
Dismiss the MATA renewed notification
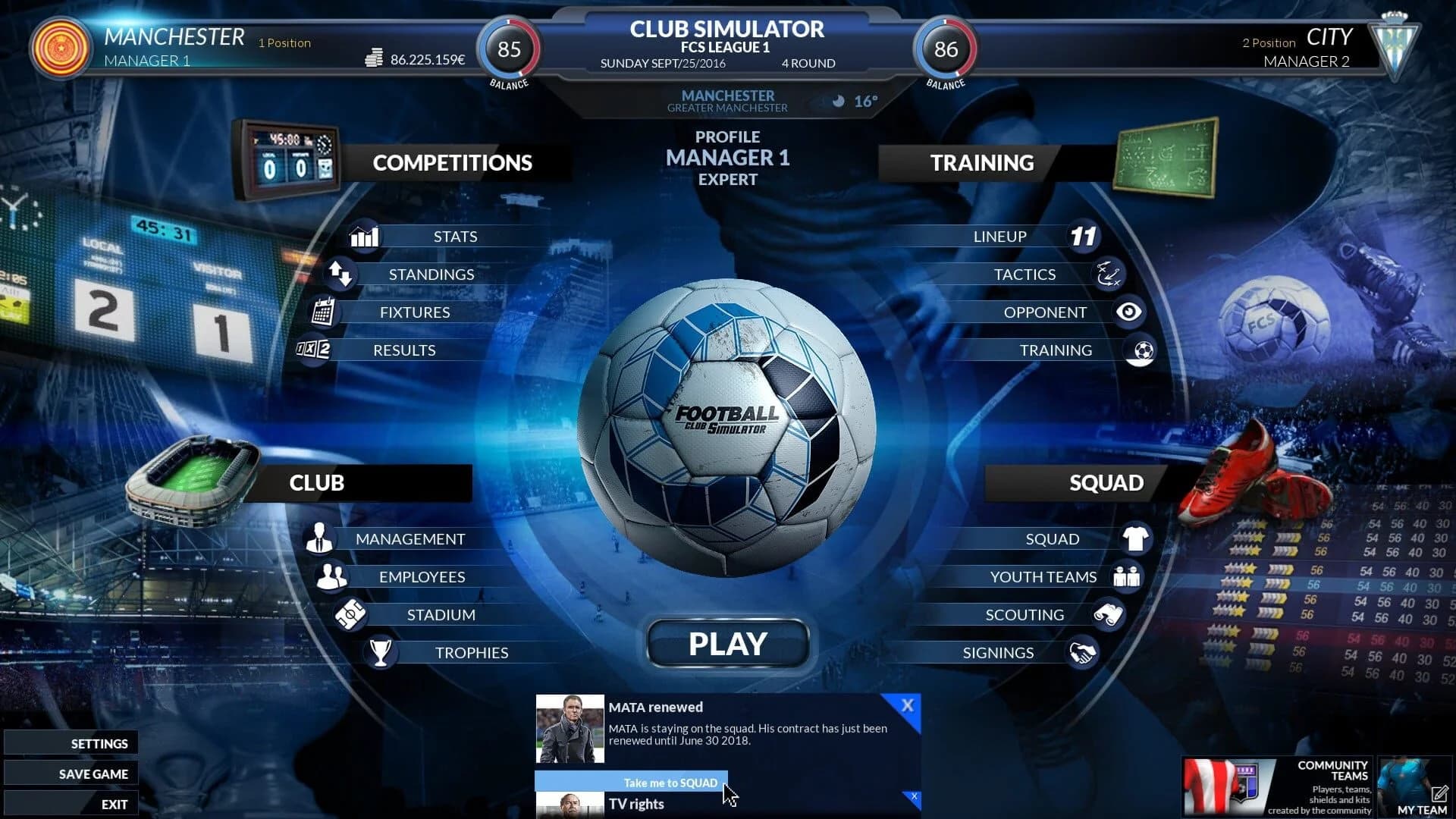[908, 705]
